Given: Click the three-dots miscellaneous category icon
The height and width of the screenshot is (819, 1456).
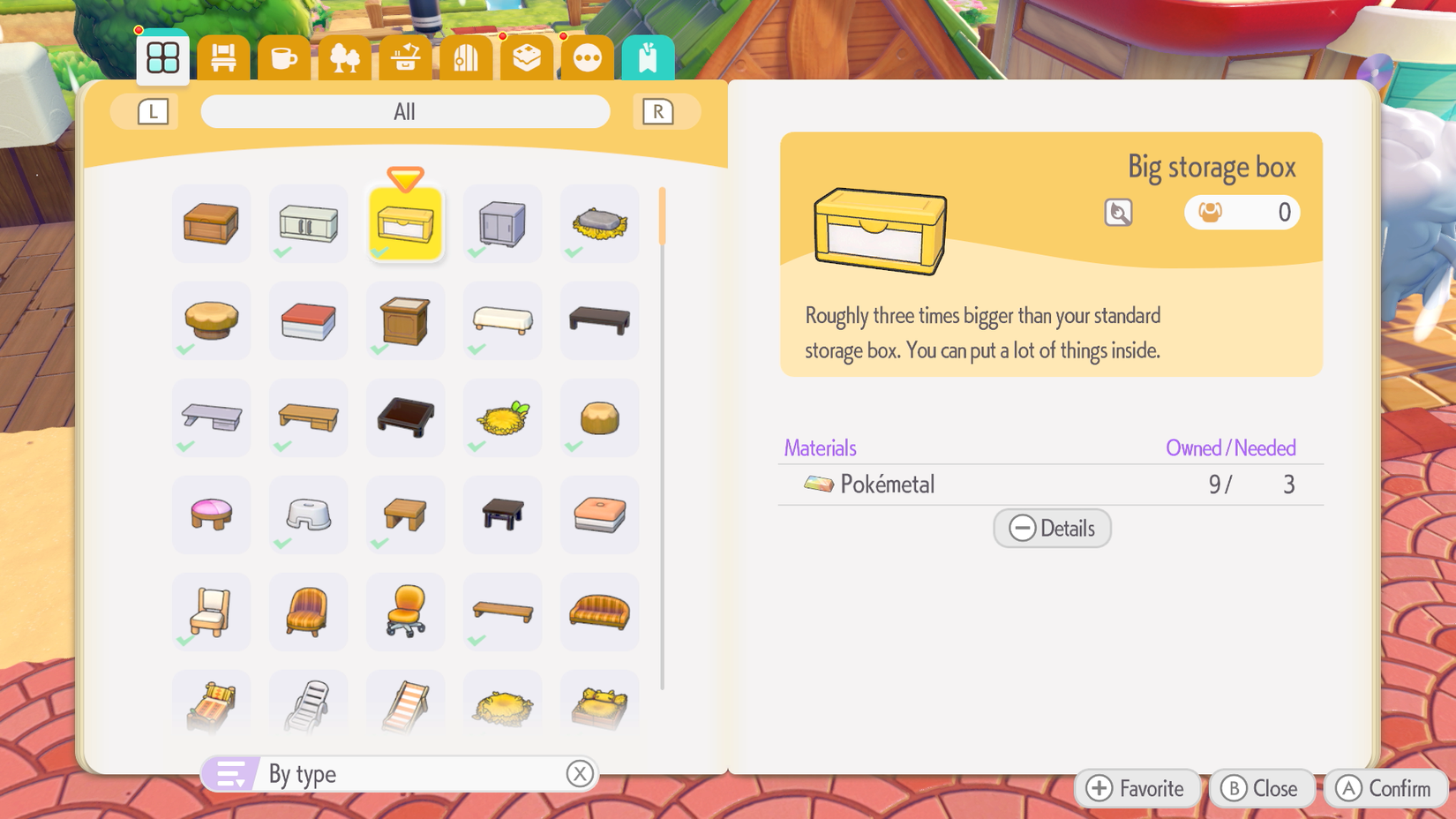Looking at the screenshot, I should pos(587,56).
